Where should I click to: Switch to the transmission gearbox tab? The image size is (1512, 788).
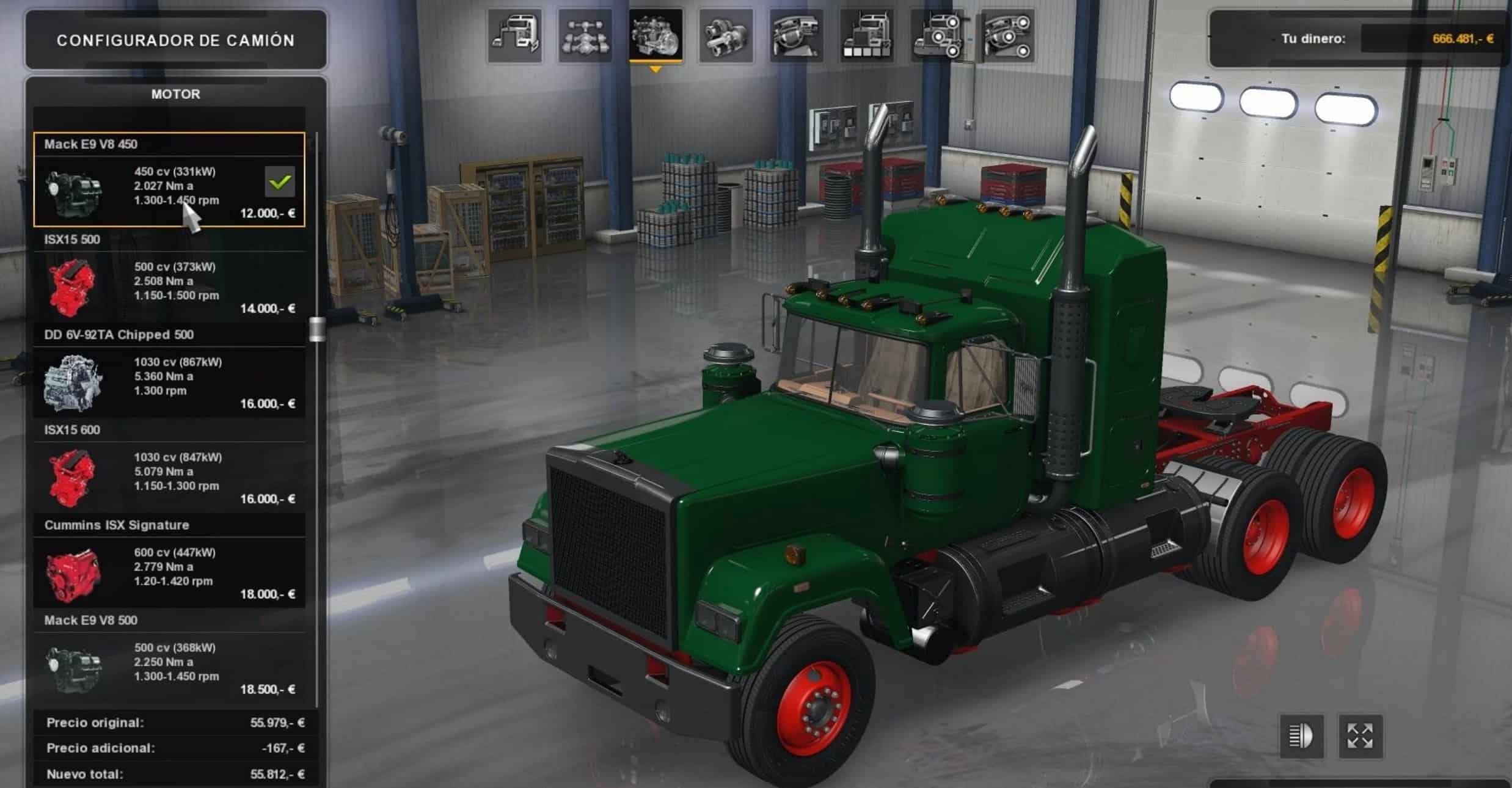point(726,37)
